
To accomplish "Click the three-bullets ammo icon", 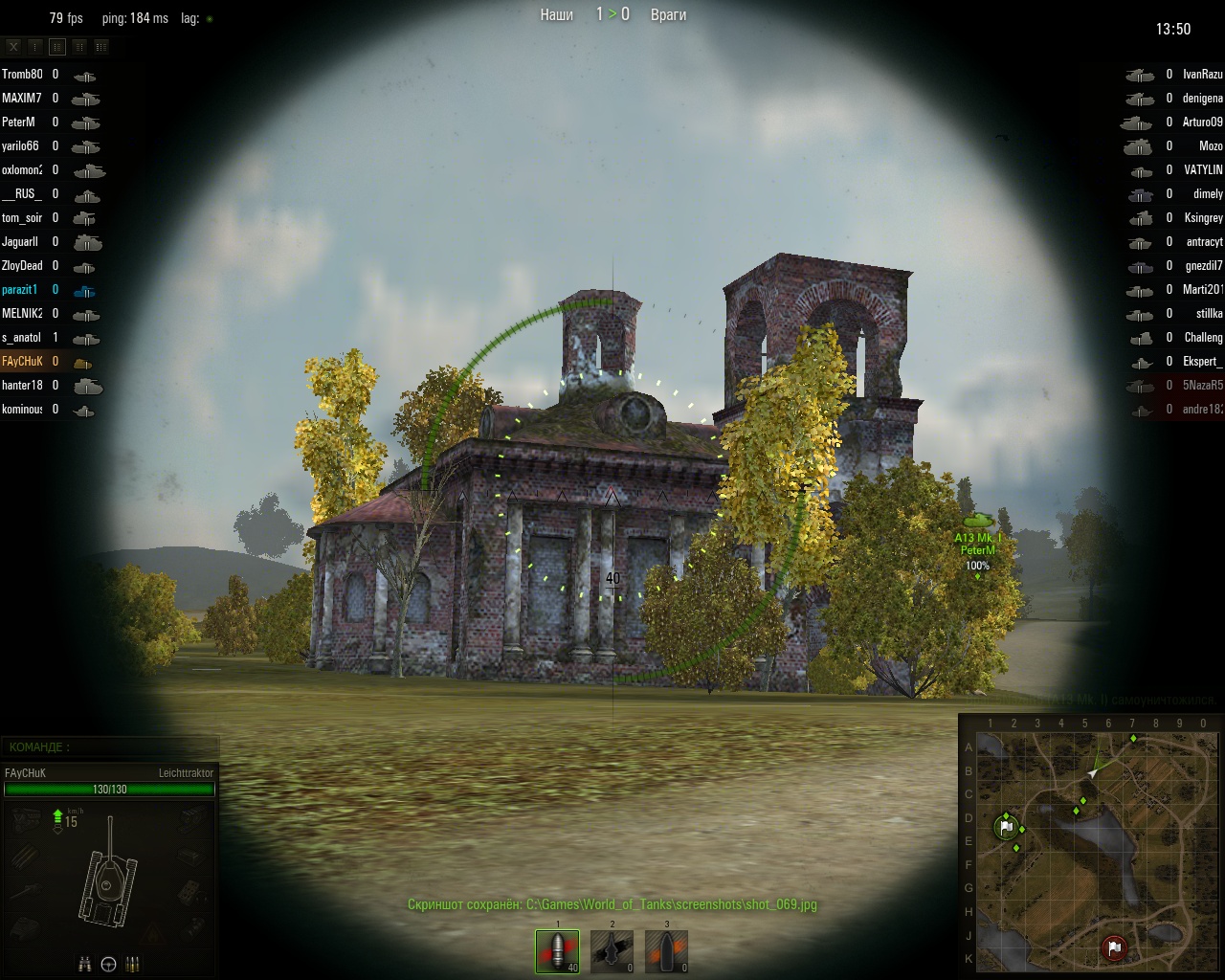I will point(132,964).
